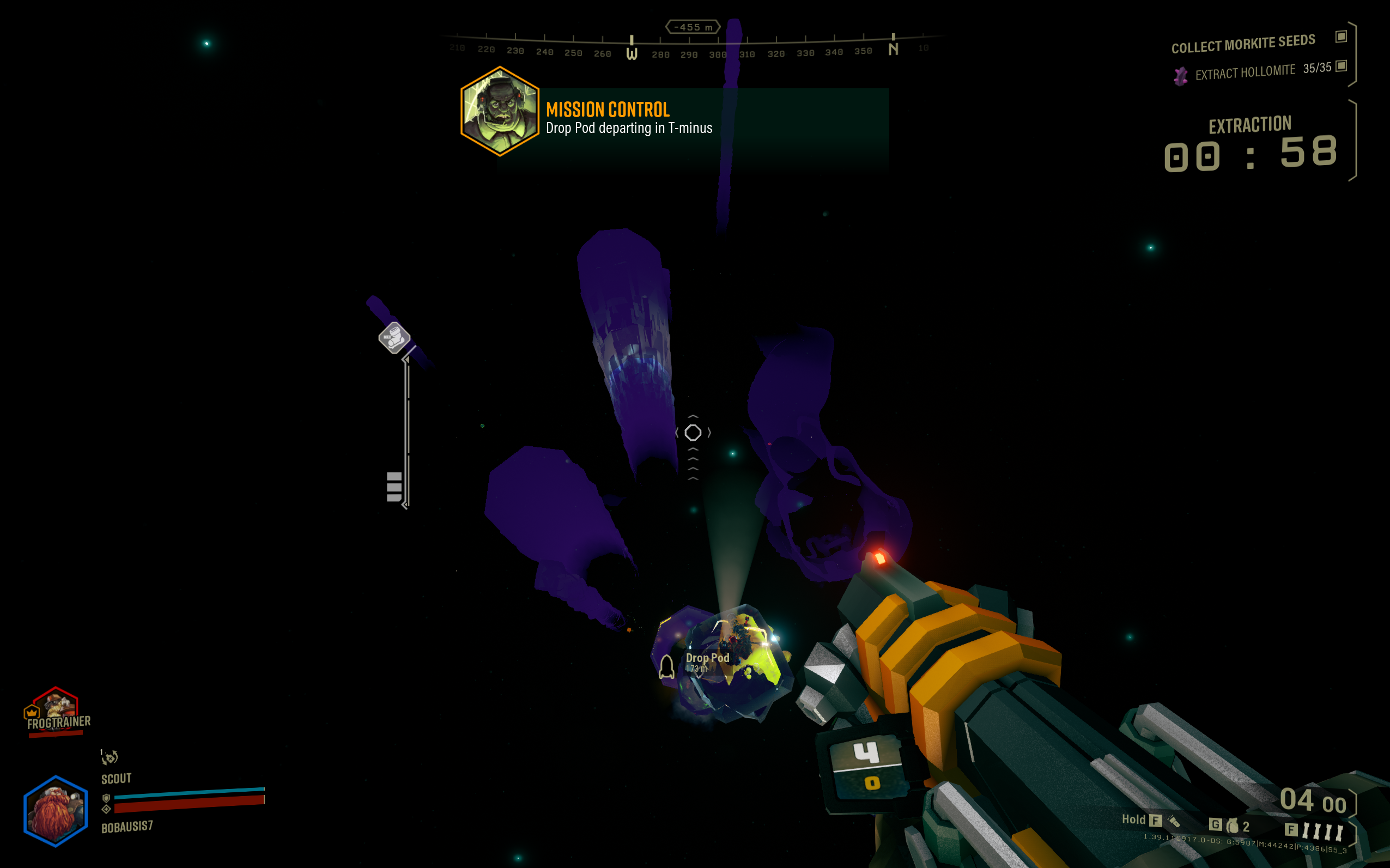Click the compass bar's West marker
Viewport: 1390px width, 868px height.
point(632,52)
